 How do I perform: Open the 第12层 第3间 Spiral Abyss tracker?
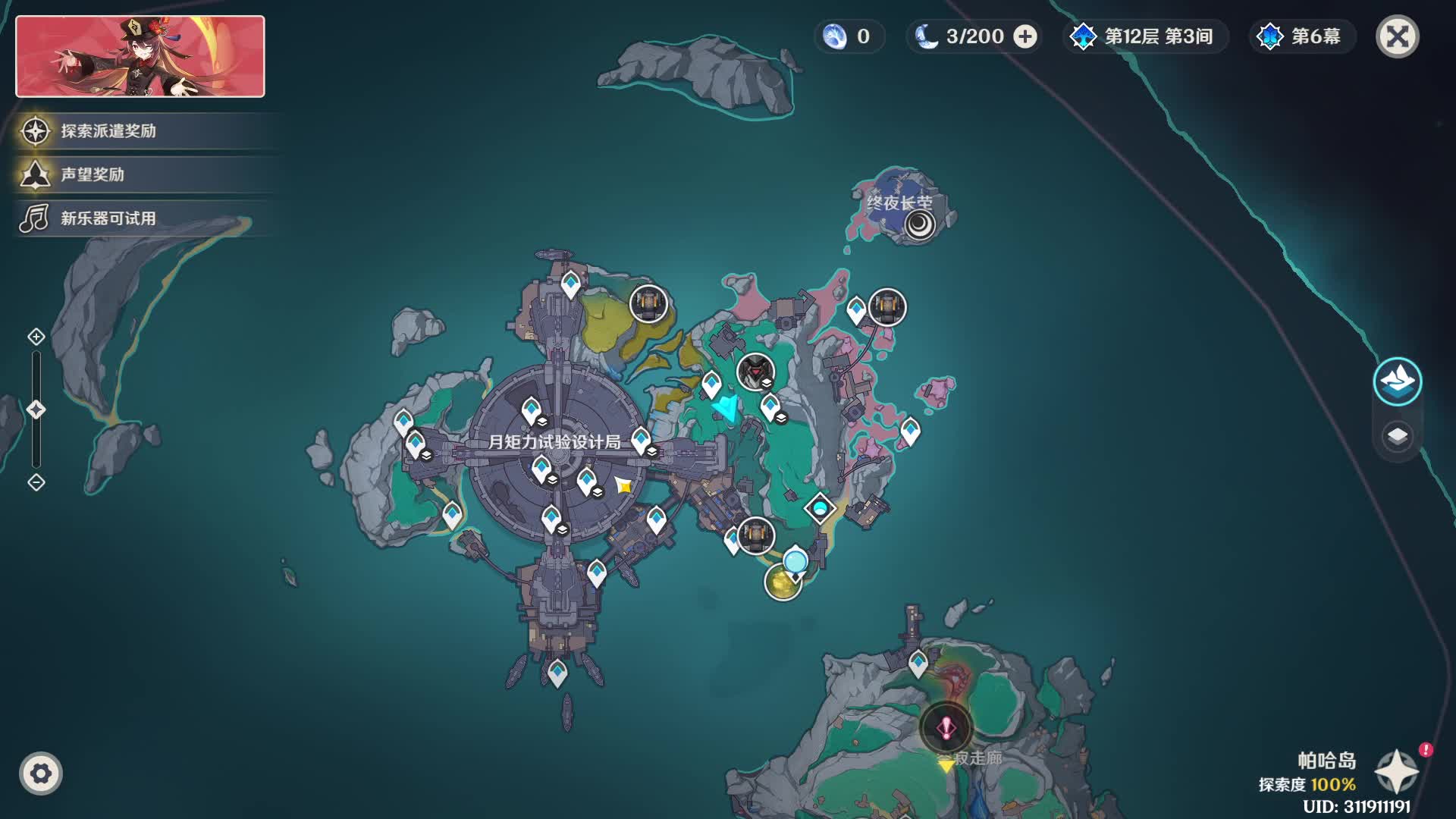tap(1145, 36)
